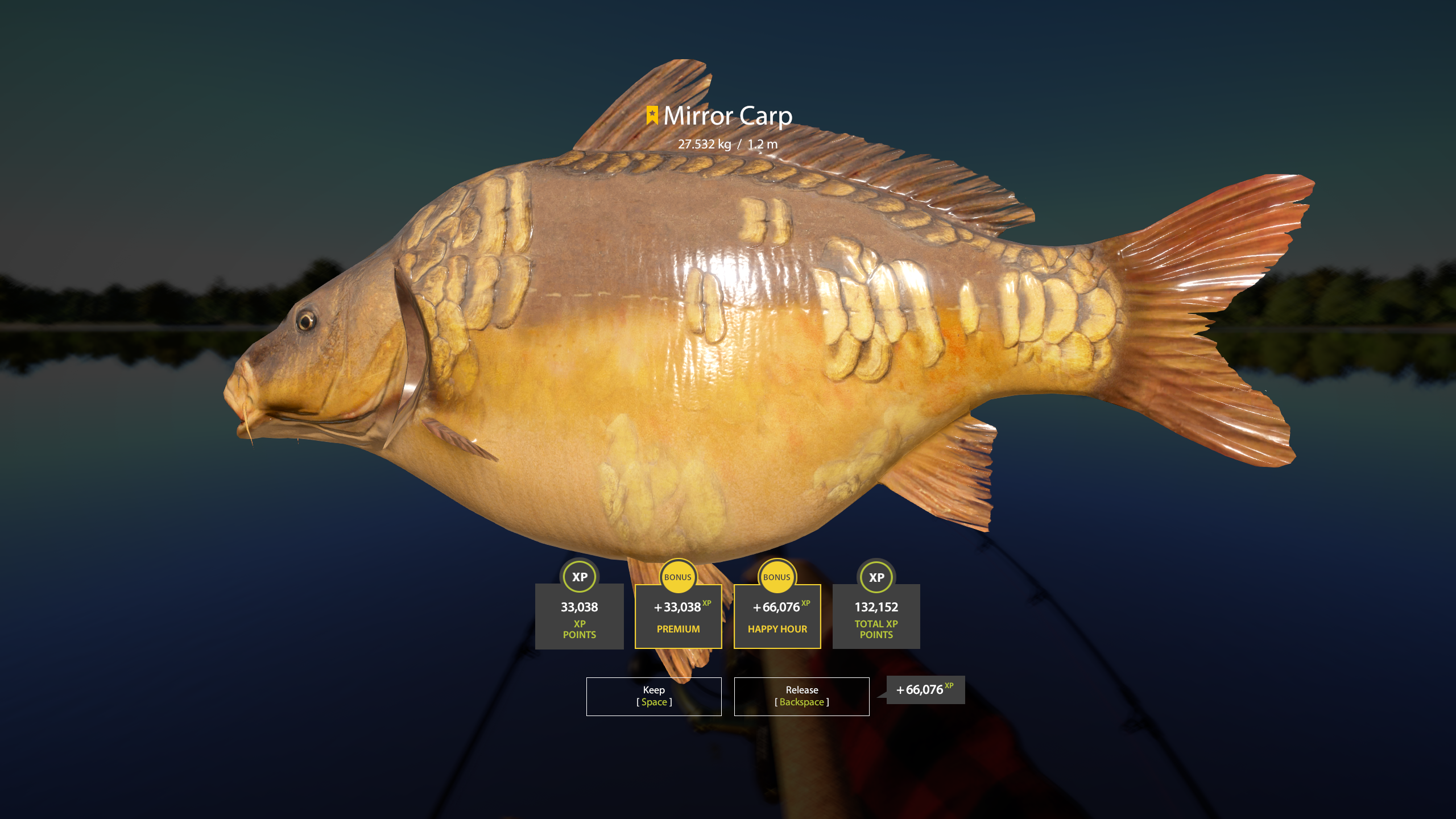Screen dimensions: 1456x819
Task: Click the BONUS icon above Happy Hour
Action: (x=777, y=577)
